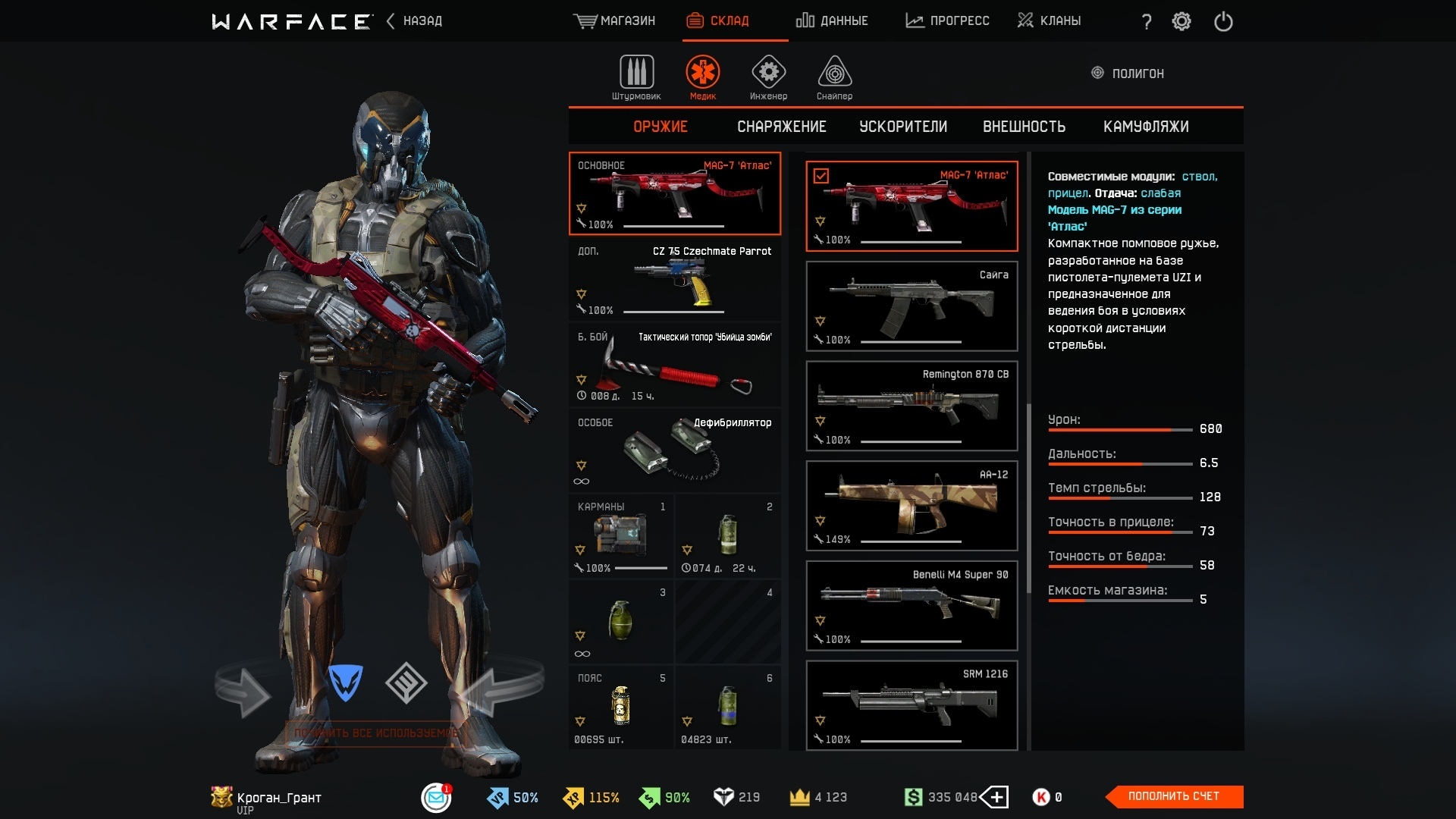
Task: Switch to the СНАРЯЖЕНИЕ tab
Action: 781,127
